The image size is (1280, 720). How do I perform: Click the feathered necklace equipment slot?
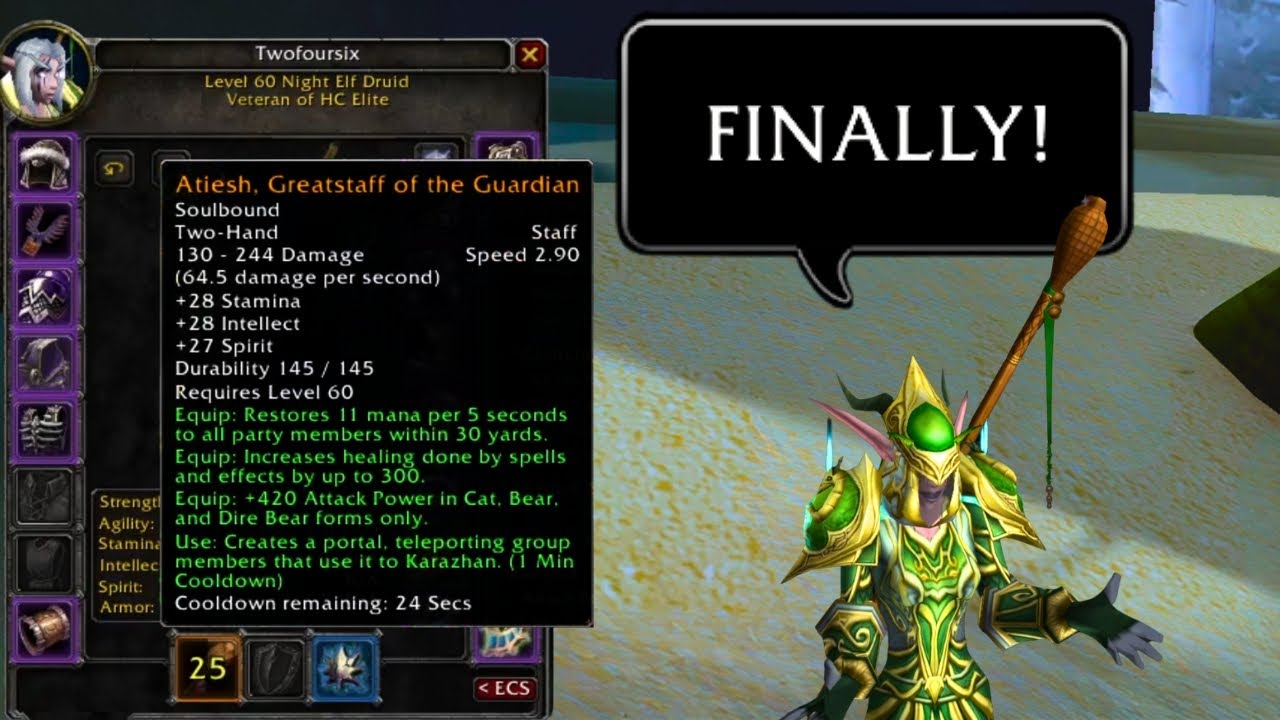click(44, 231)
